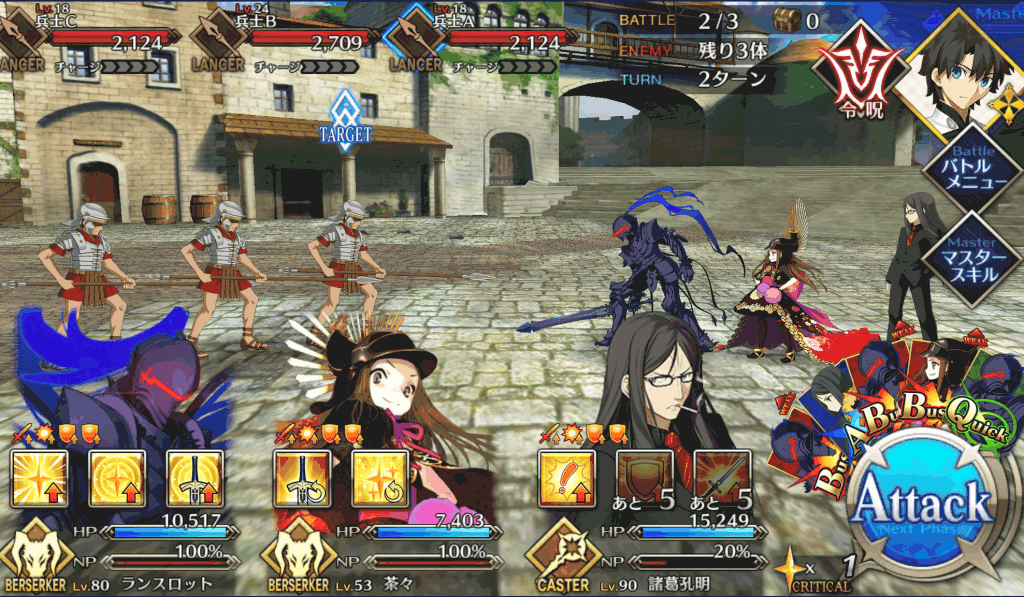Use Chacha's golden sparkle skill
The width and height of the screenshot is (1024, 597).
click(x=380, y=480)
